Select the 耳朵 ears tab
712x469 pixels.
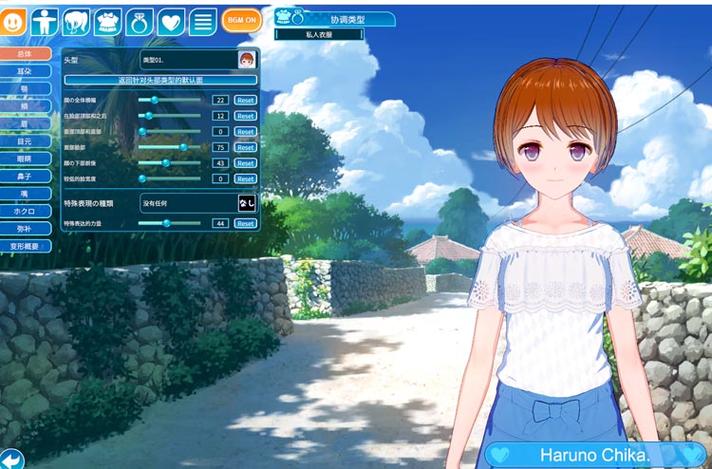point(26,70)
